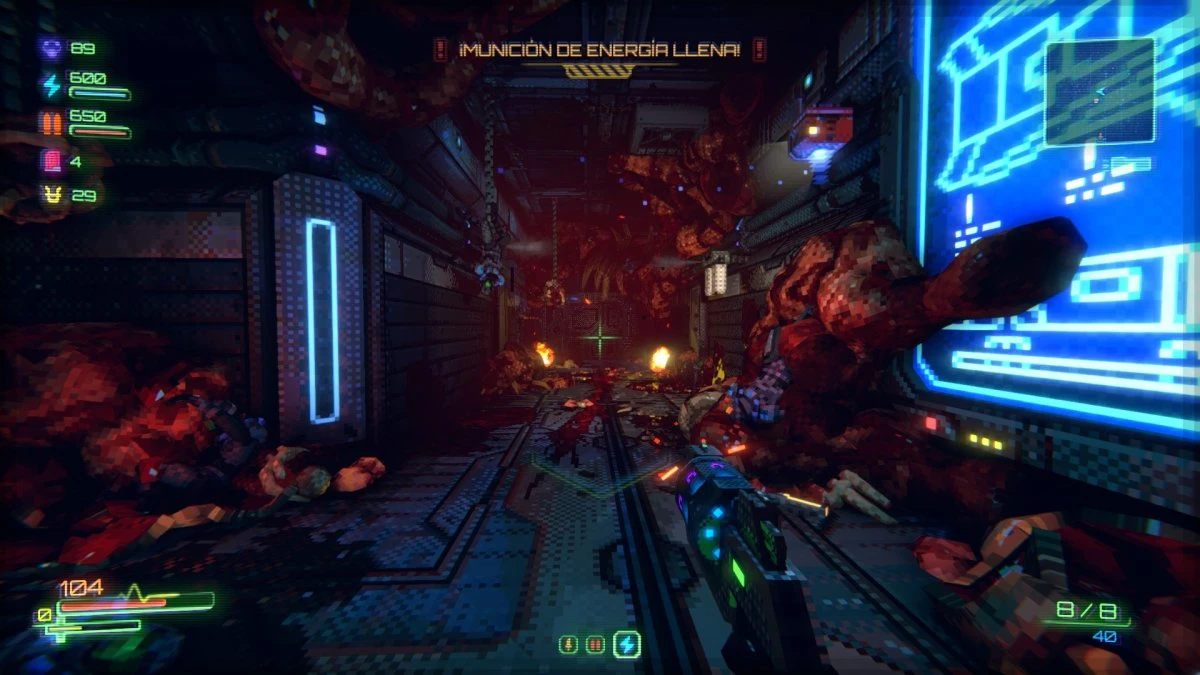Select the cyan lightning energy ammo icon
This screenshot has height=675, width=1200.
pyautogui.click(x=51, y=85)
